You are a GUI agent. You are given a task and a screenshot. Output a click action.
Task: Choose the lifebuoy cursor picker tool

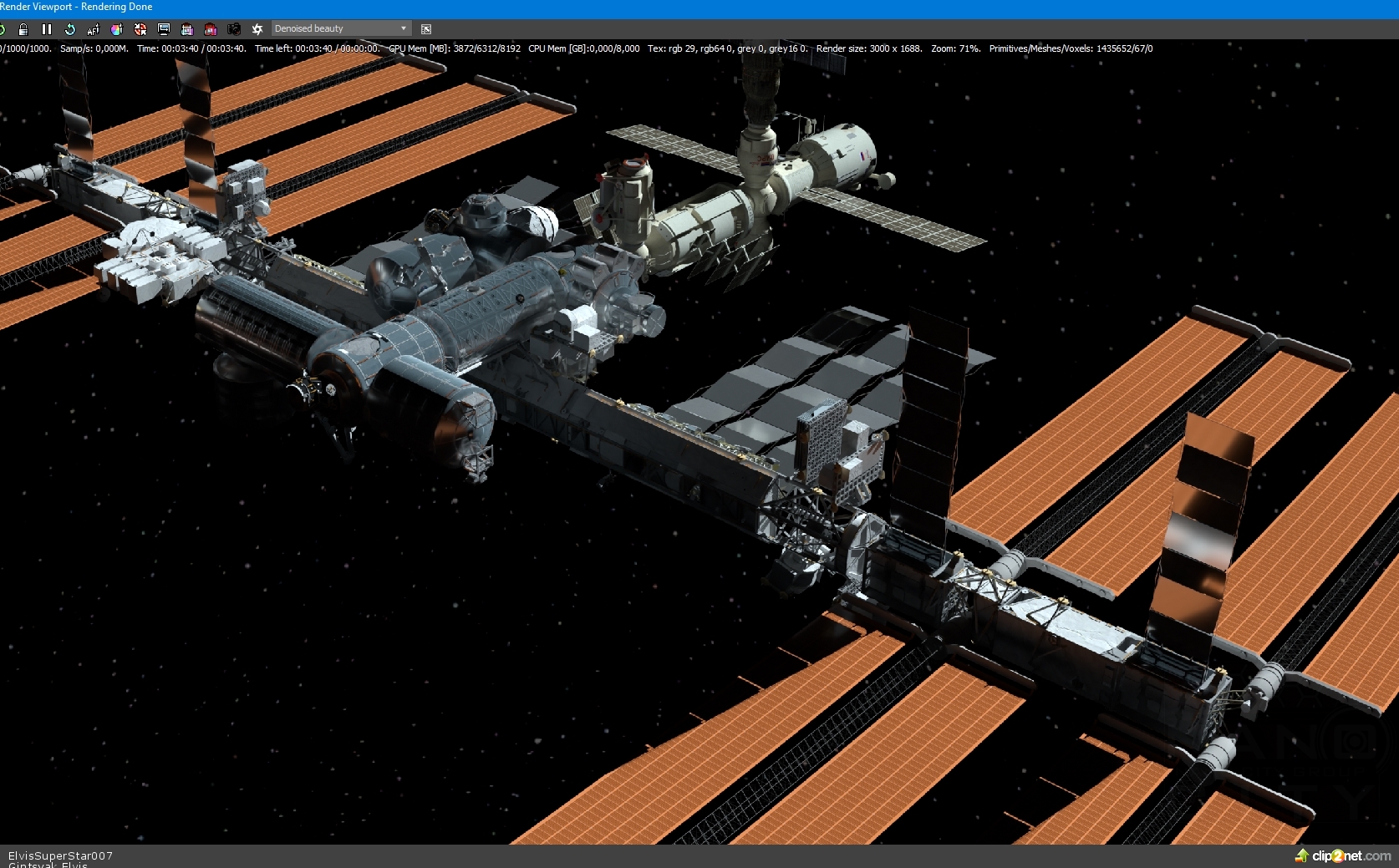[x=140, y=29]
